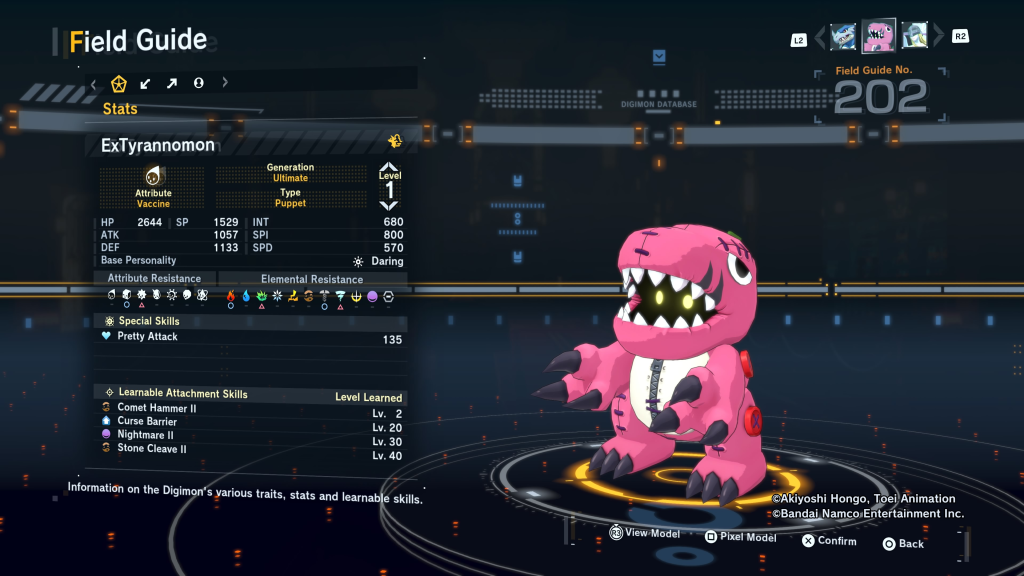Switch to the up-right arrow tab
The height and width of the screenshot is (576, 1024).
pyautogui.click(x=172, y=83)
